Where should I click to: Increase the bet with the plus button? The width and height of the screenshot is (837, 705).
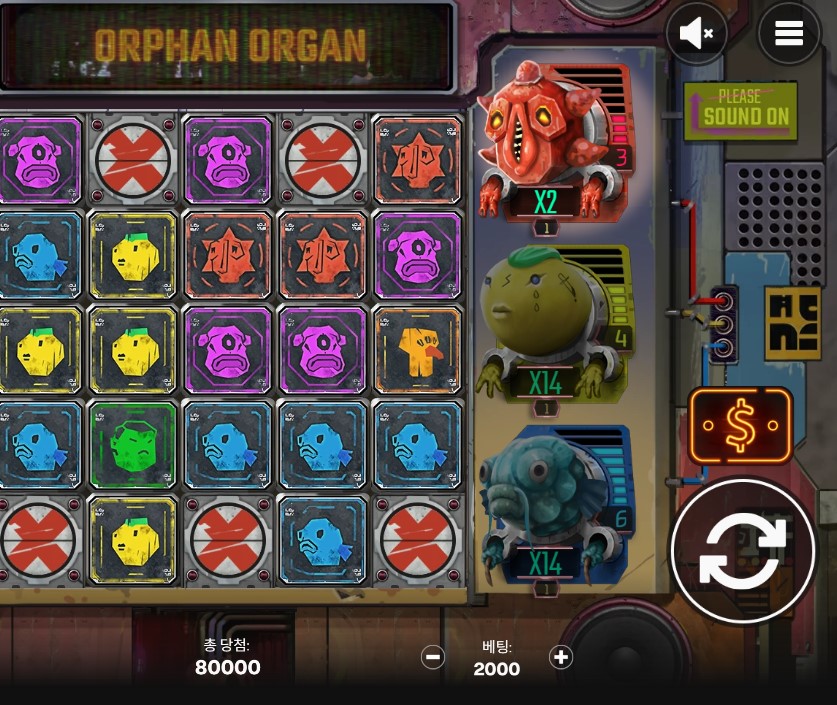click(x=561, y=657)
